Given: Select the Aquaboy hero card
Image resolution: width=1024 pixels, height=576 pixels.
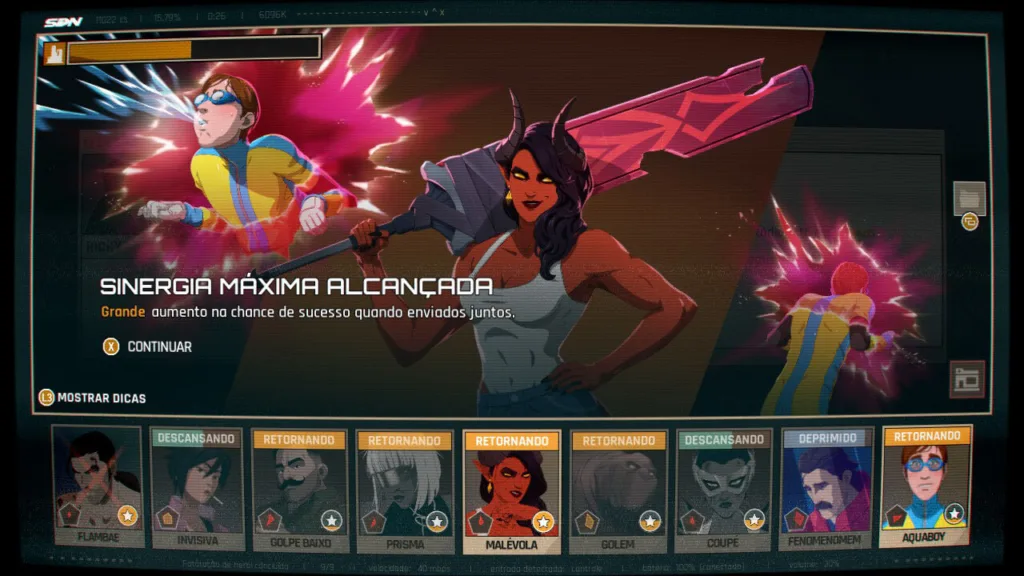Looking at the screenshot, I should 927,487.
